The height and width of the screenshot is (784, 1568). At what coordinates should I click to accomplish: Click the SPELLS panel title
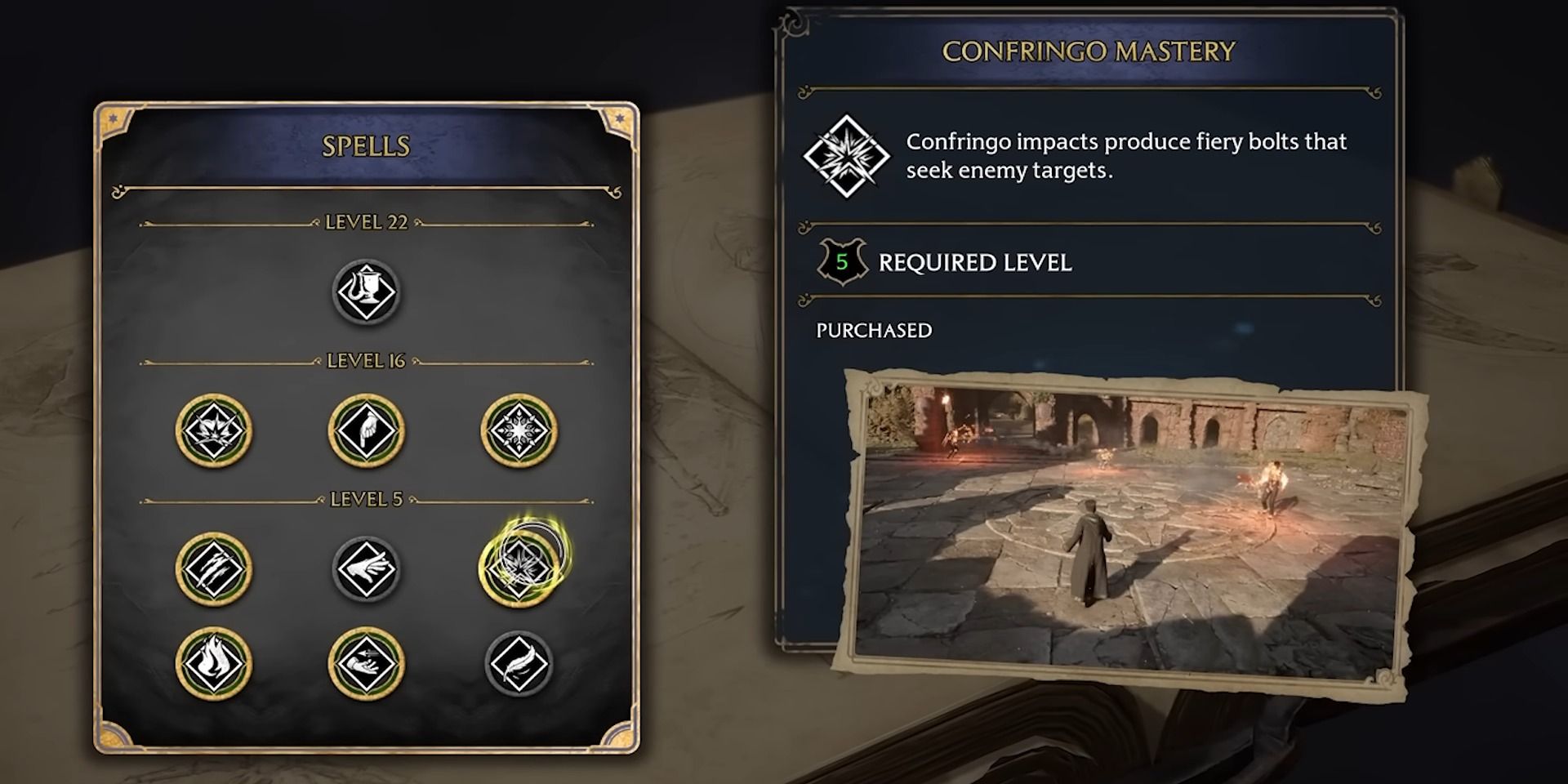click(x=367, y=148)
